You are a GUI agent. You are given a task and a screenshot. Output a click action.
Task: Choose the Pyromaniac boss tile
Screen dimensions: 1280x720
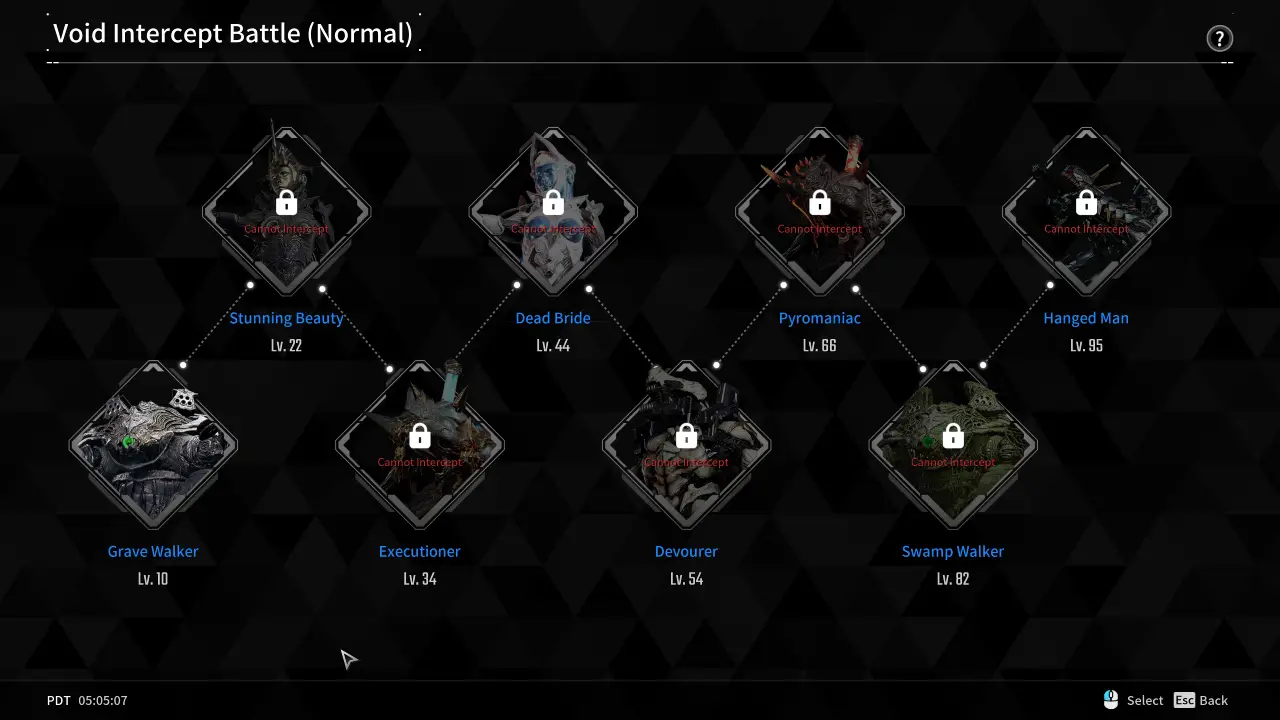point(820,212)
